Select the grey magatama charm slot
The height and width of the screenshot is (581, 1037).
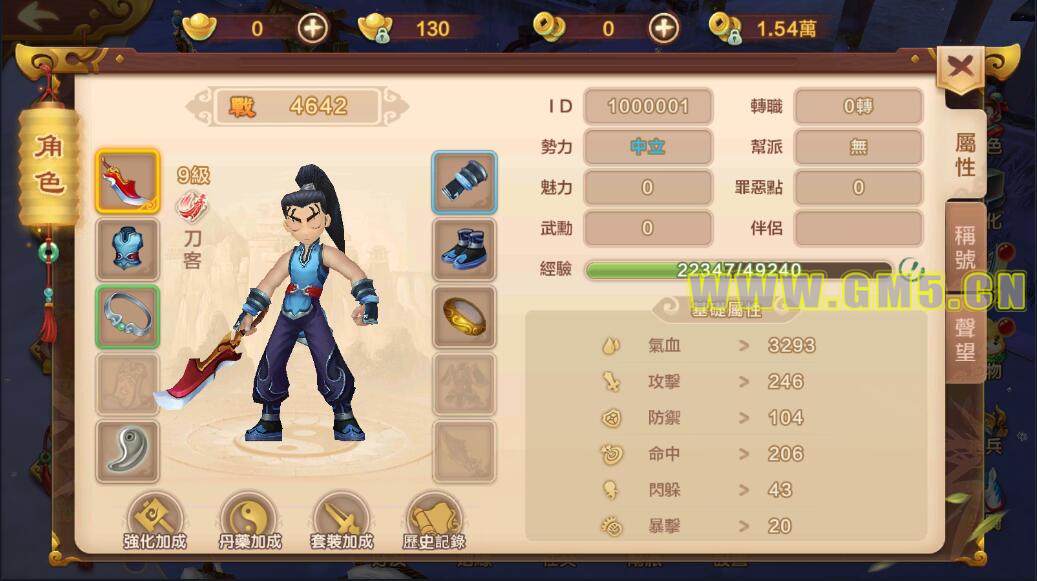pos(128,452)
